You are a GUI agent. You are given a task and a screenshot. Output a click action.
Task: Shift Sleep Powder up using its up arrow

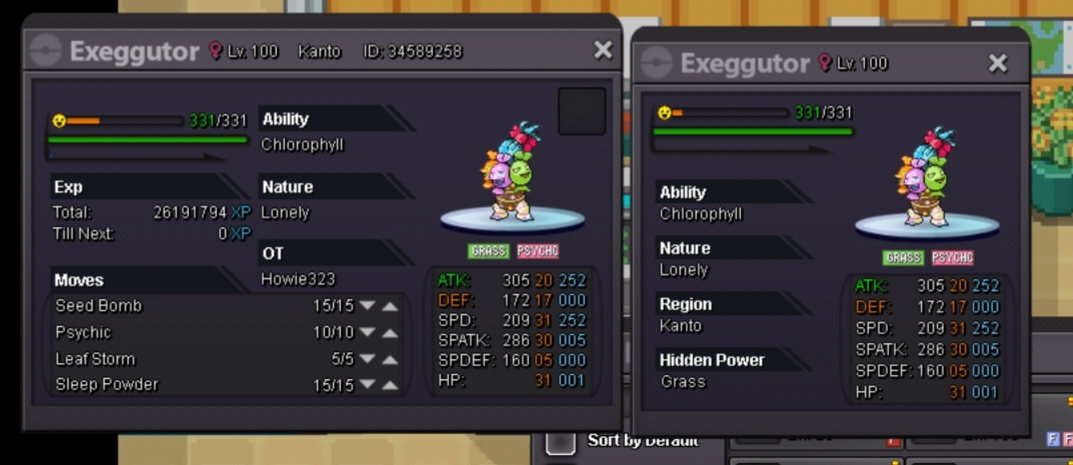(390, 385)
